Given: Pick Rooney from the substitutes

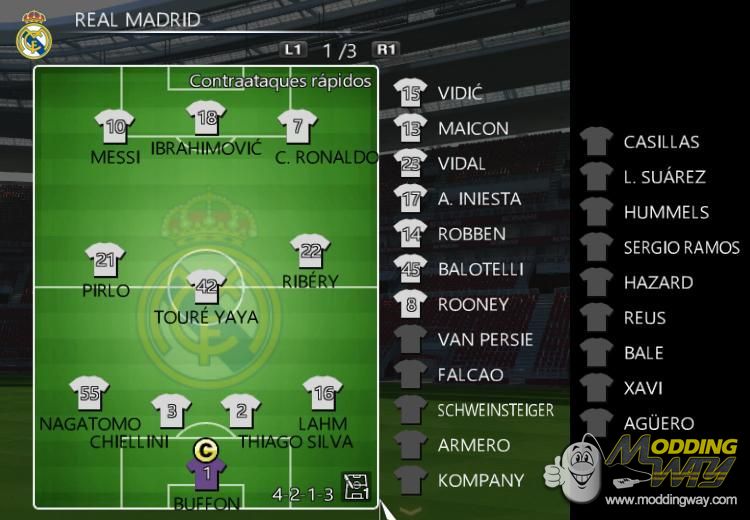Looking at the screenshot, I should (473, 304).
